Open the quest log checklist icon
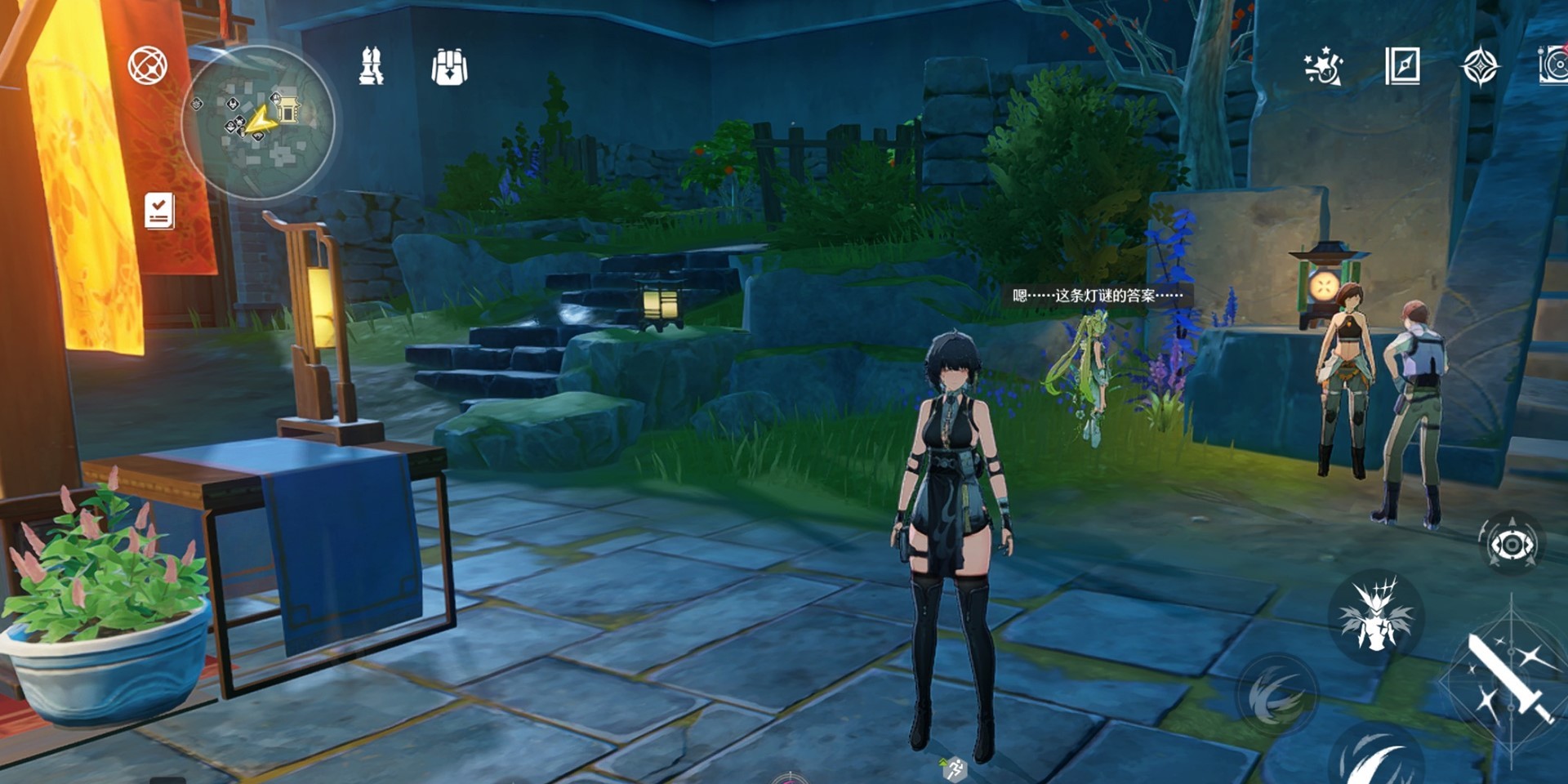Image resolution: width=1568 pixels, height=784 pixels. pyautogui.click(x=159, y=211)
